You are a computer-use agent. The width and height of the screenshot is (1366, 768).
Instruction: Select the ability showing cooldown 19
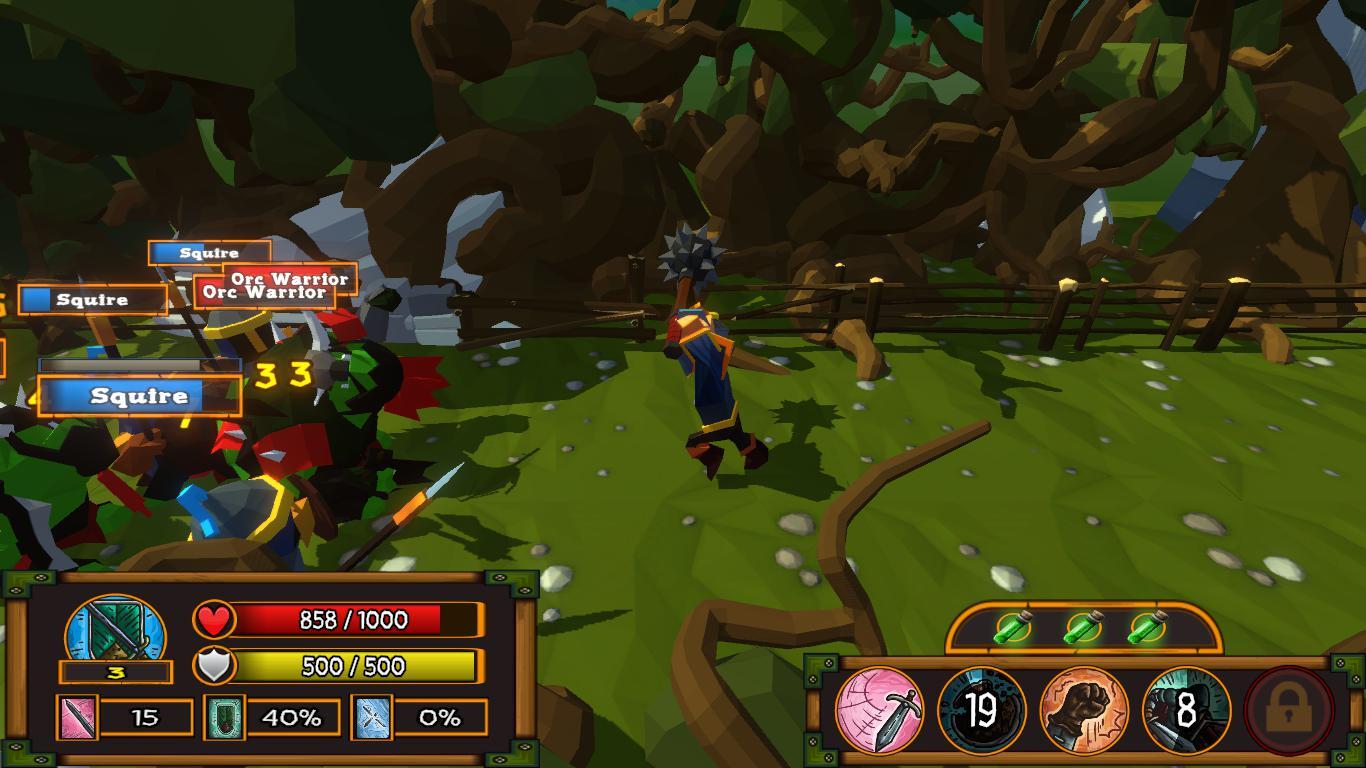click(x=982, y=711)
